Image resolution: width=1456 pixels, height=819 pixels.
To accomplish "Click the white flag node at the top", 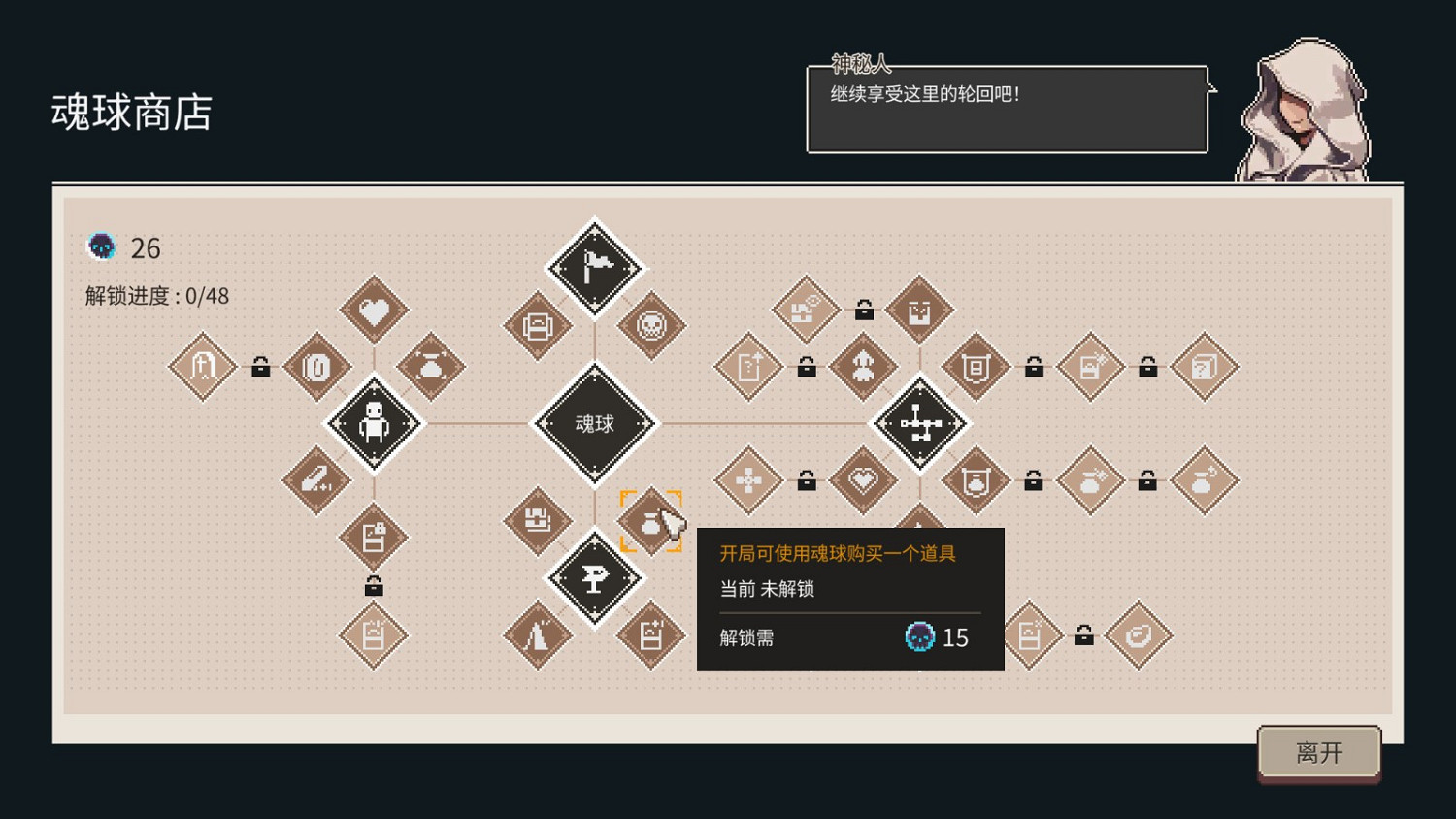I will pos(595,267).
